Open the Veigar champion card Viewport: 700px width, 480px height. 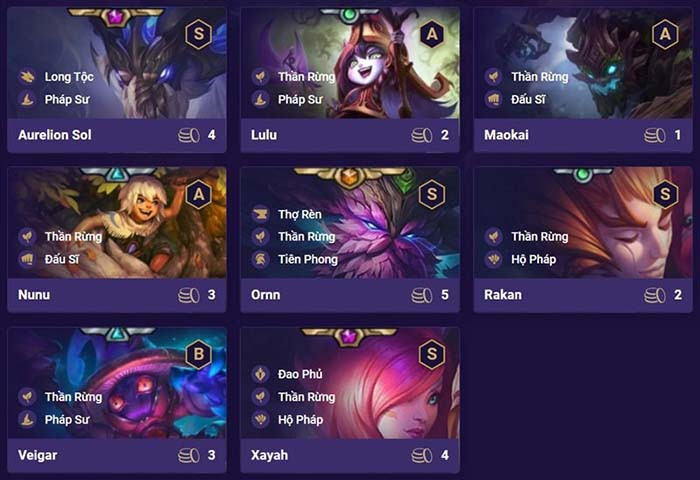tap(116, 400)
